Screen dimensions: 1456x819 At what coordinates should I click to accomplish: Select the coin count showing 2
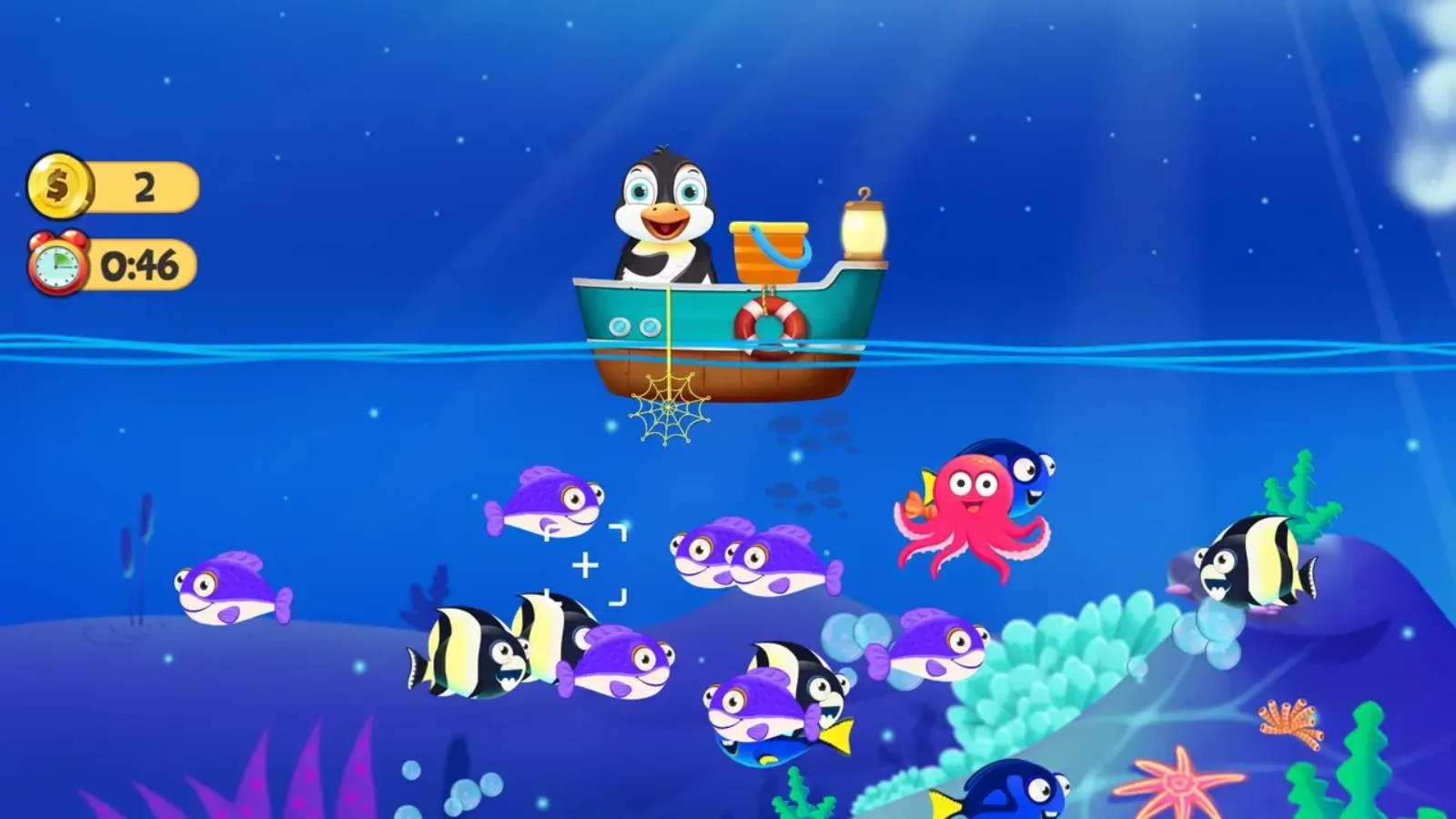point(141,185)
